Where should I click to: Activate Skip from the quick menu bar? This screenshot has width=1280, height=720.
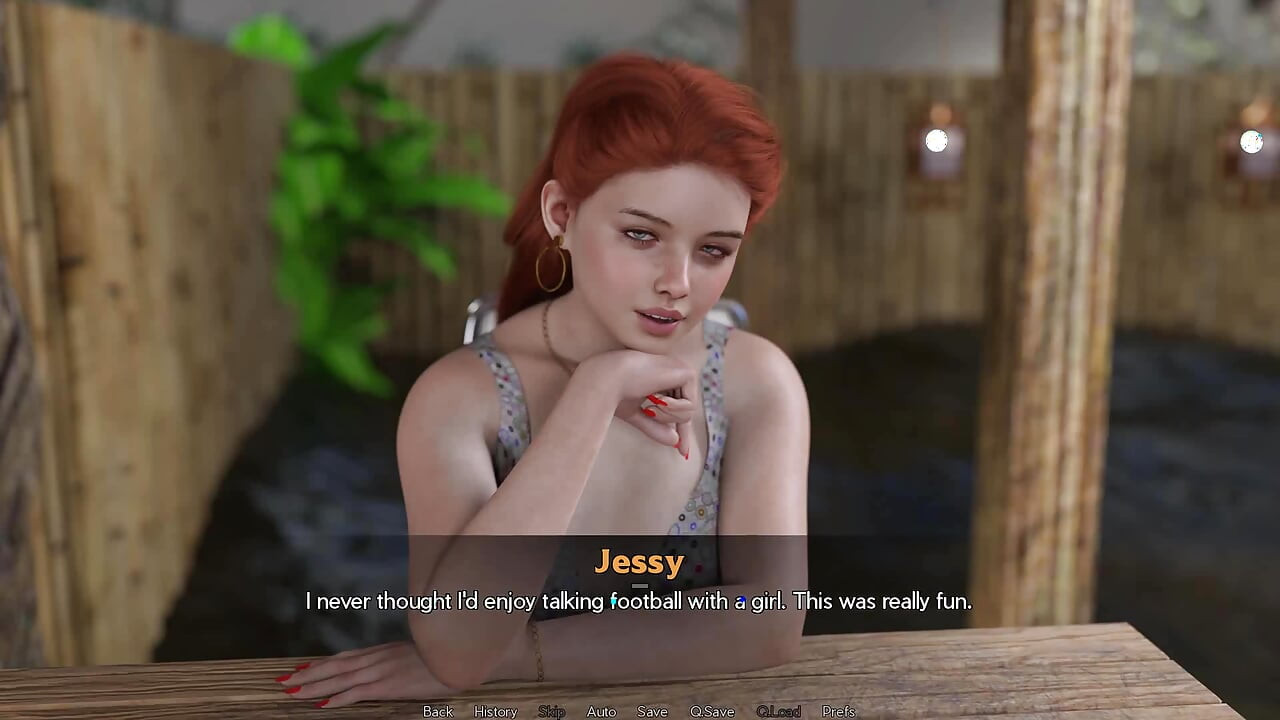point(552,711)
